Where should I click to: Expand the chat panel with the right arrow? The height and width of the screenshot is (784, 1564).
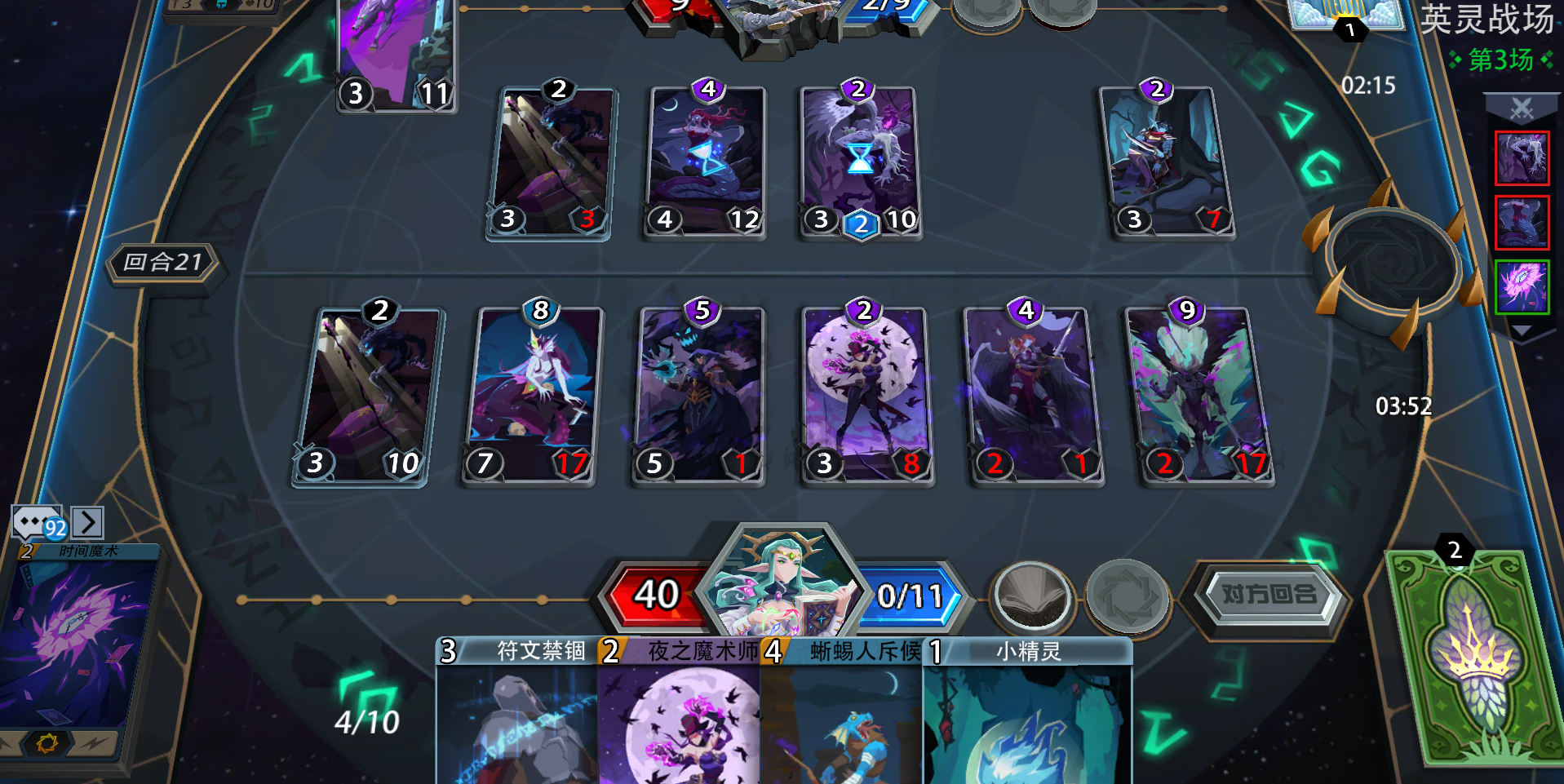(88, 522)
